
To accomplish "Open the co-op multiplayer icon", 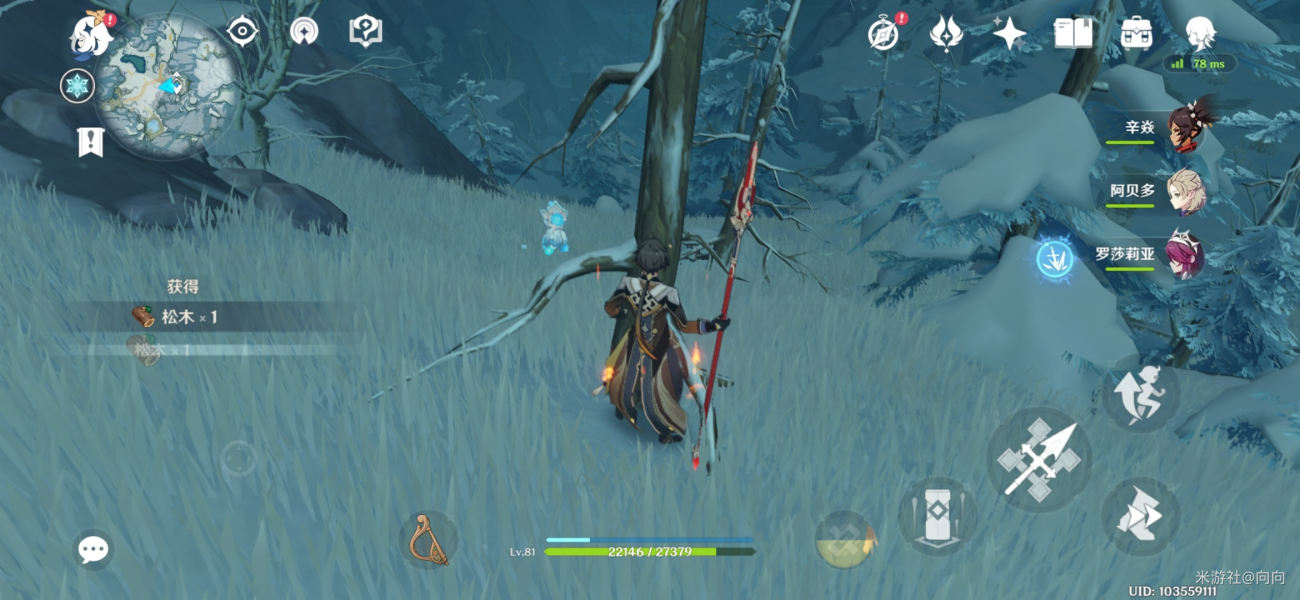I will coord(304,31).
